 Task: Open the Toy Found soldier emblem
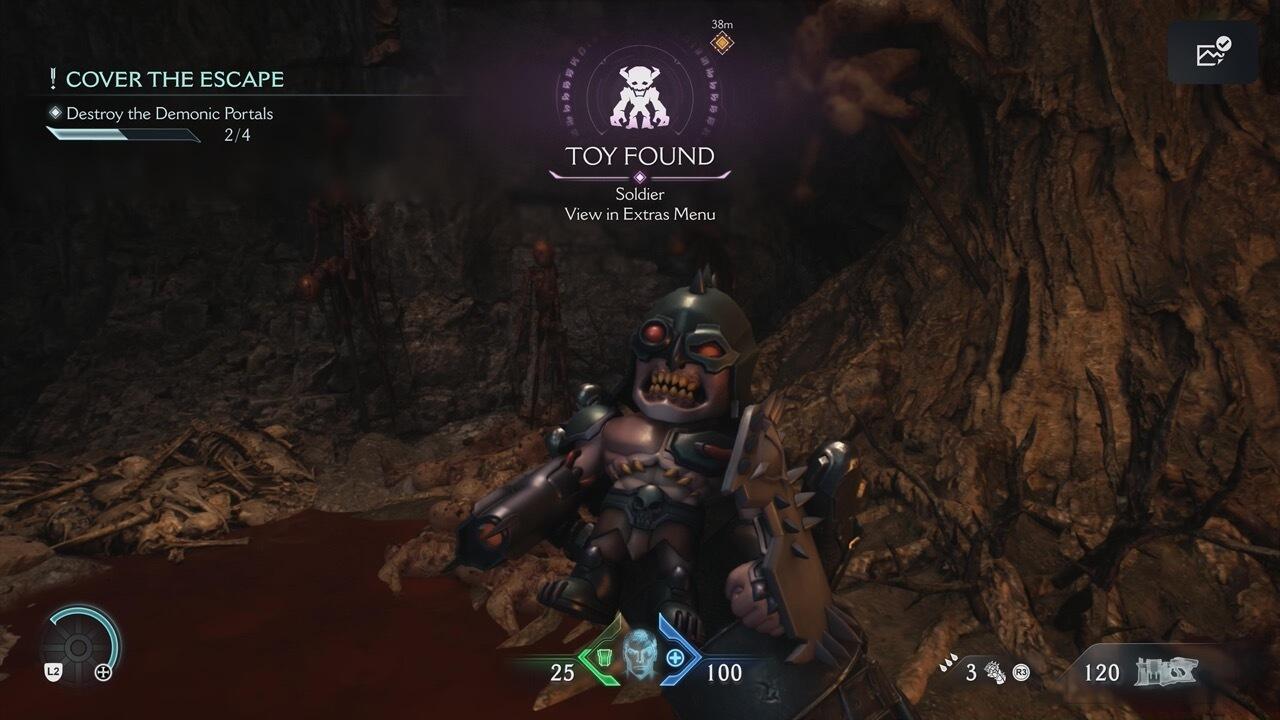[x=639, y=96]
